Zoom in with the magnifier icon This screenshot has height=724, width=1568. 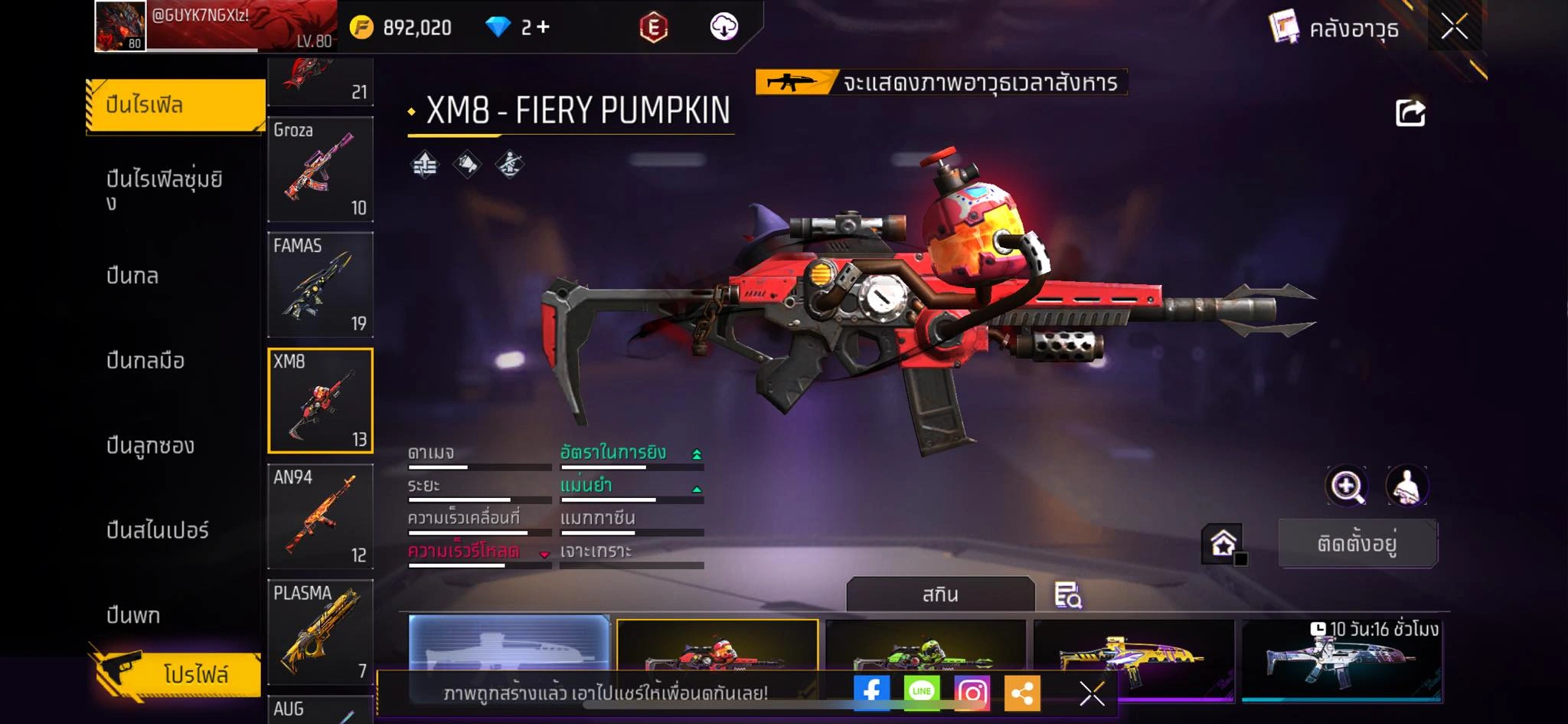coord(1347,486)
